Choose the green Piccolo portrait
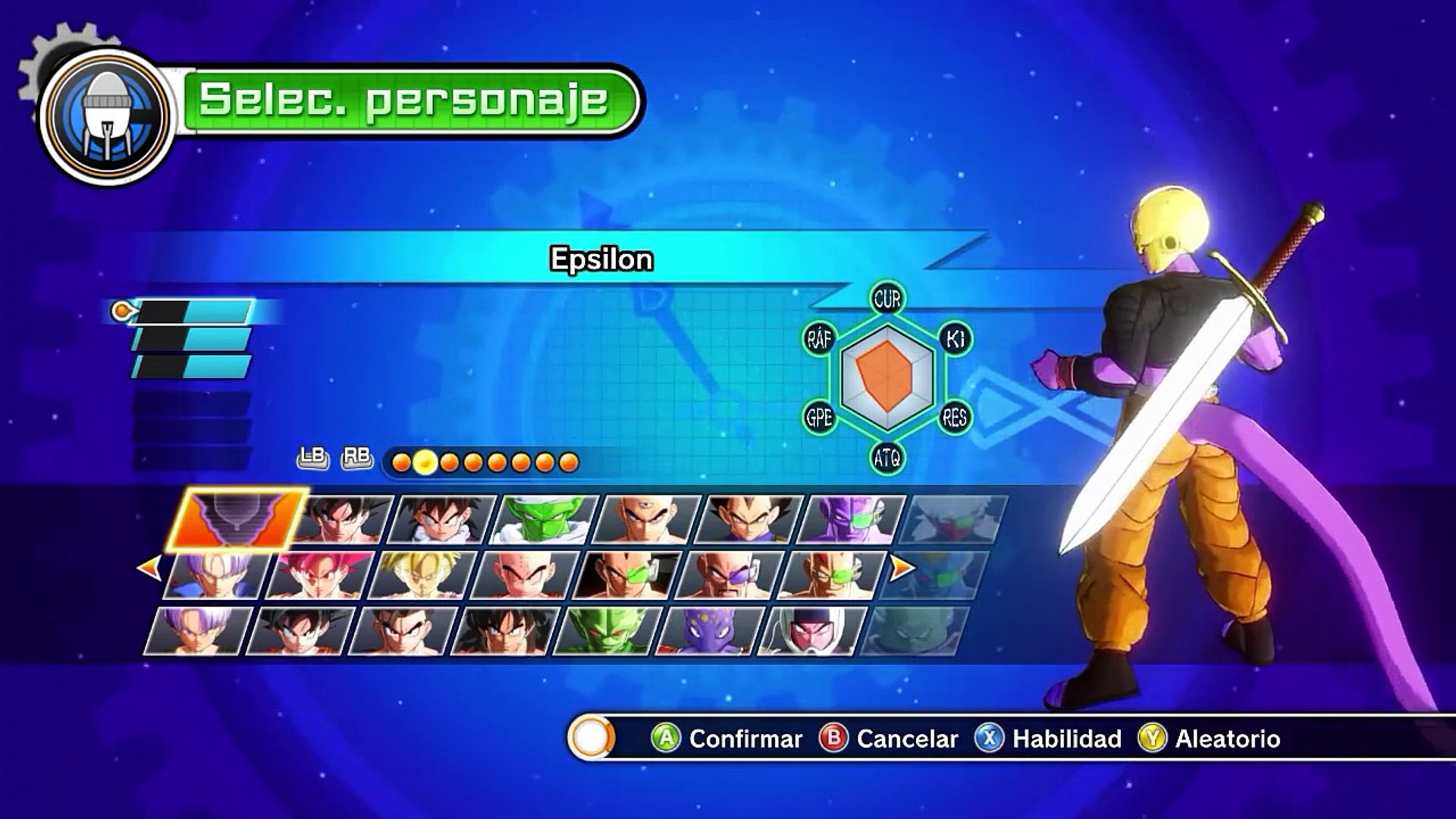This screenshot has width=1456, height=819. [544, 519]
